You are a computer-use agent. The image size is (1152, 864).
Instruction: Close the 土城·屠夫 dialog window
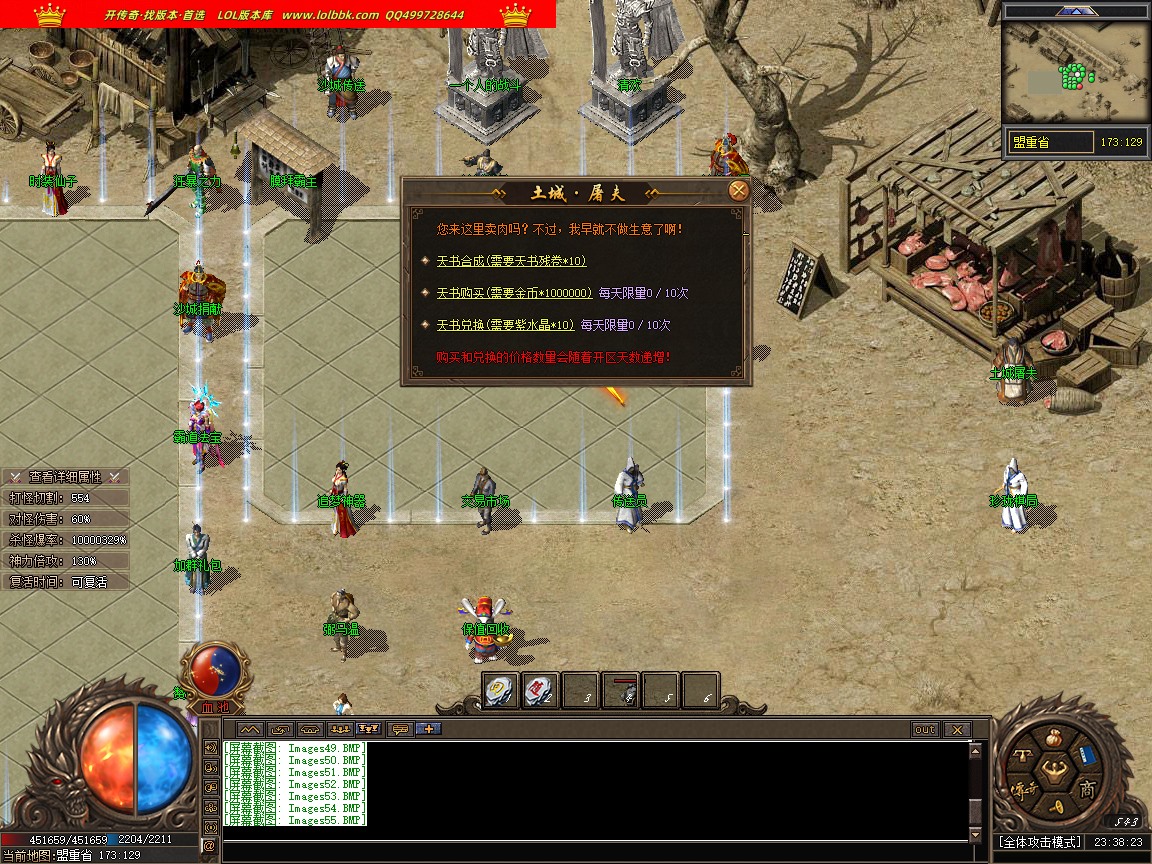point(739,191)
